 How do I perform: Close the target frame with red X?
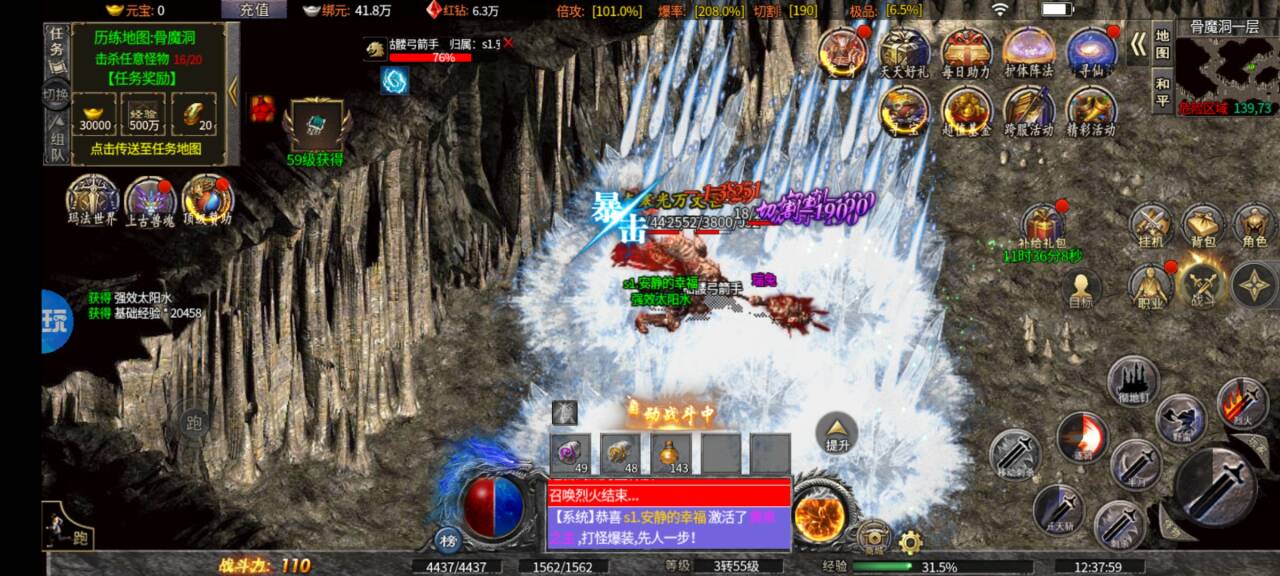(508, 43)
